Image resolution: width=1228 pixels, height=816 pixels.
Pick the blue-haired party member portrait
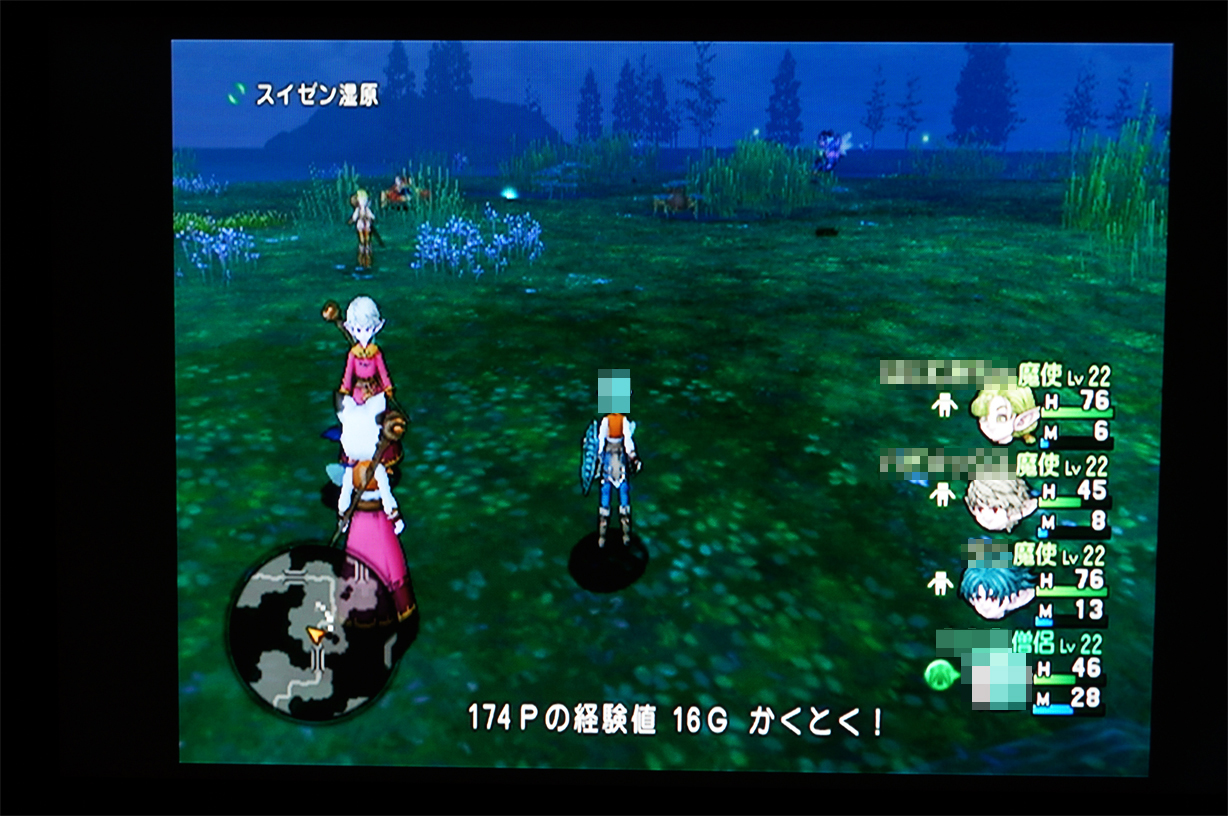pyautogui.click(x=996, y=589)
